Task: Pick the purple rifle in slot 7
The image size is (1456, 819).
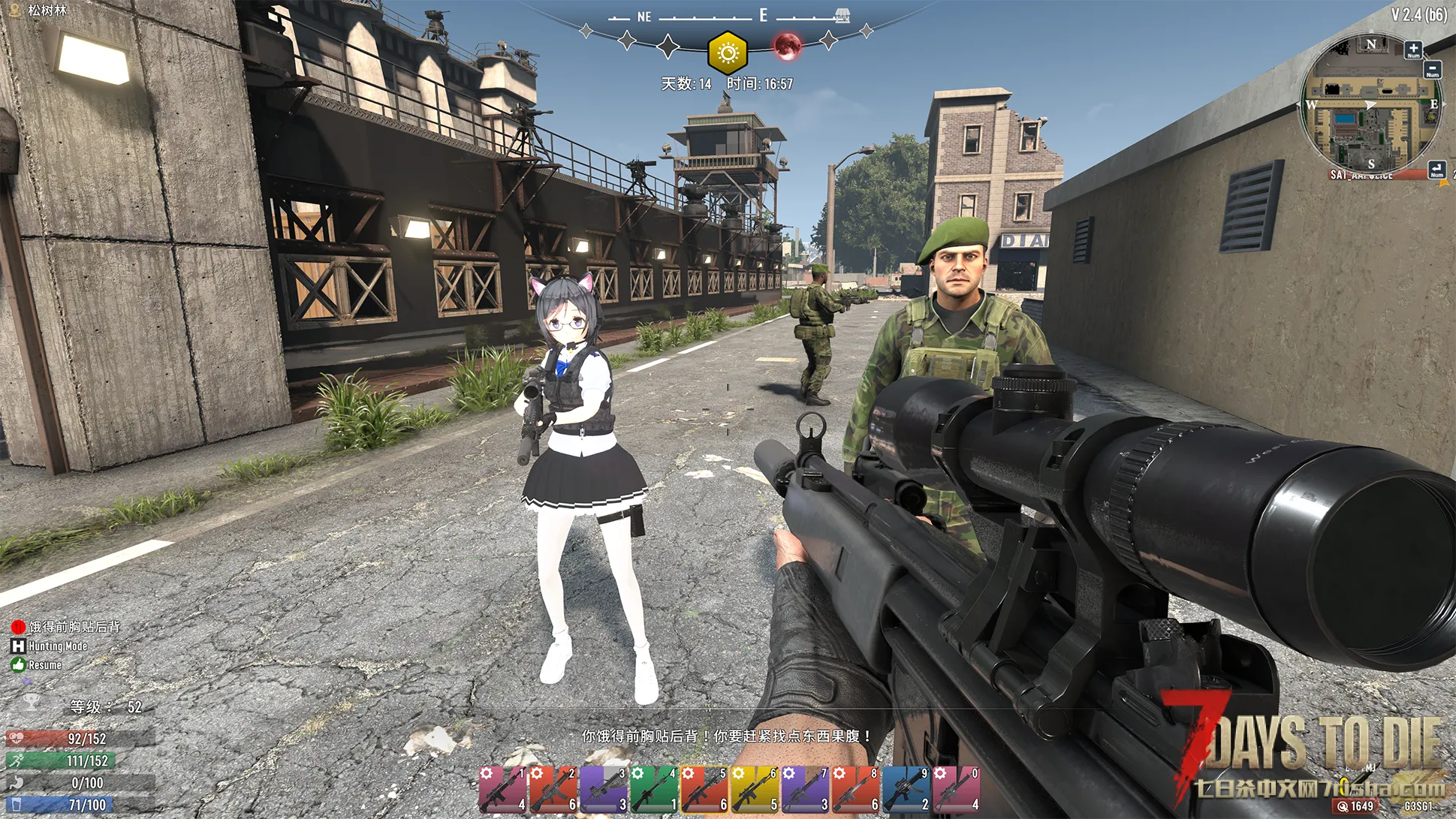Action: 805,790
